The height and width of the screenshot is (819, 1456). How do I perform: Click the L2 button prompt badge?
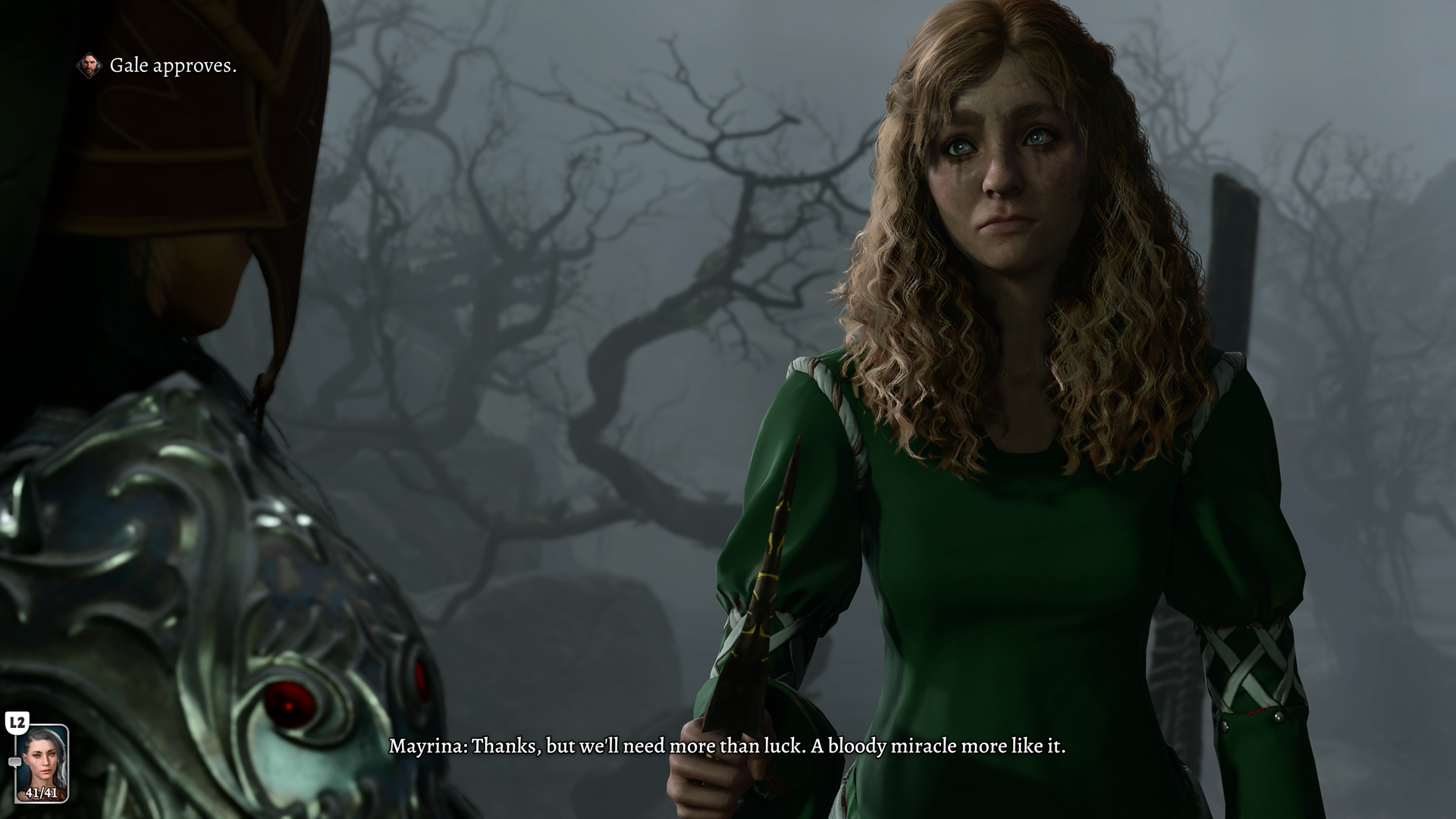pyautogui.click(x=17, y=723)
